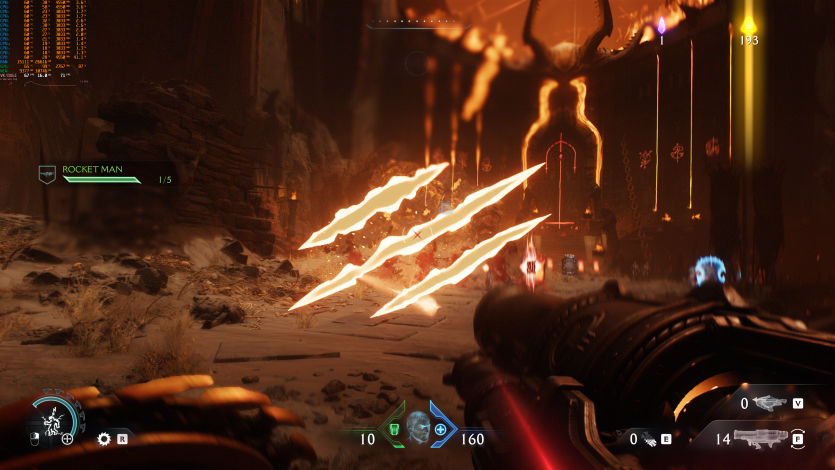835x470 pixels.
Task: Select the blue health cross icon
Action: tap(441, 429)
